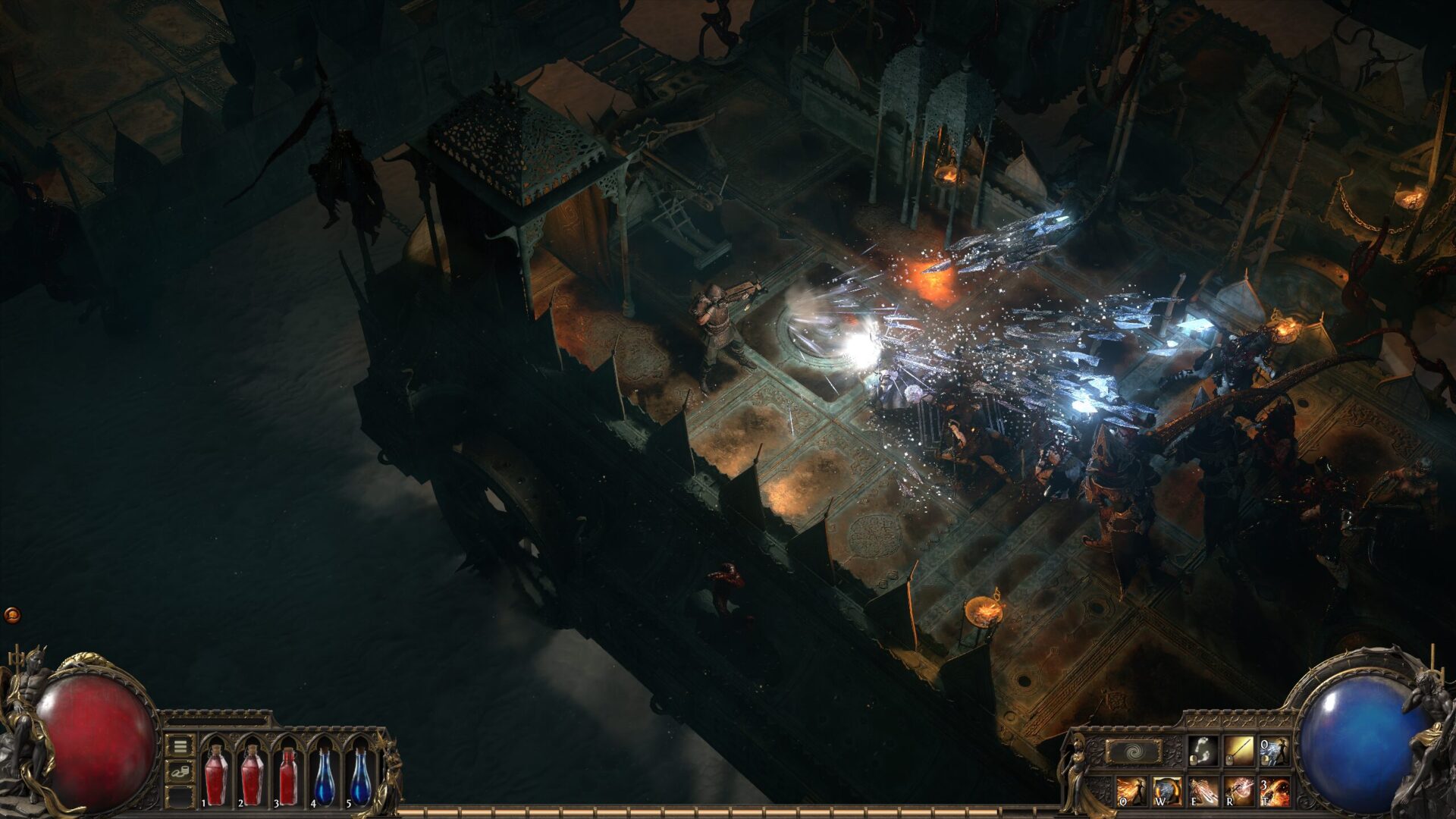Select the spear volley E skill icon
The width and height of the screenshot is (1456, 819).
click(1202, 791)
